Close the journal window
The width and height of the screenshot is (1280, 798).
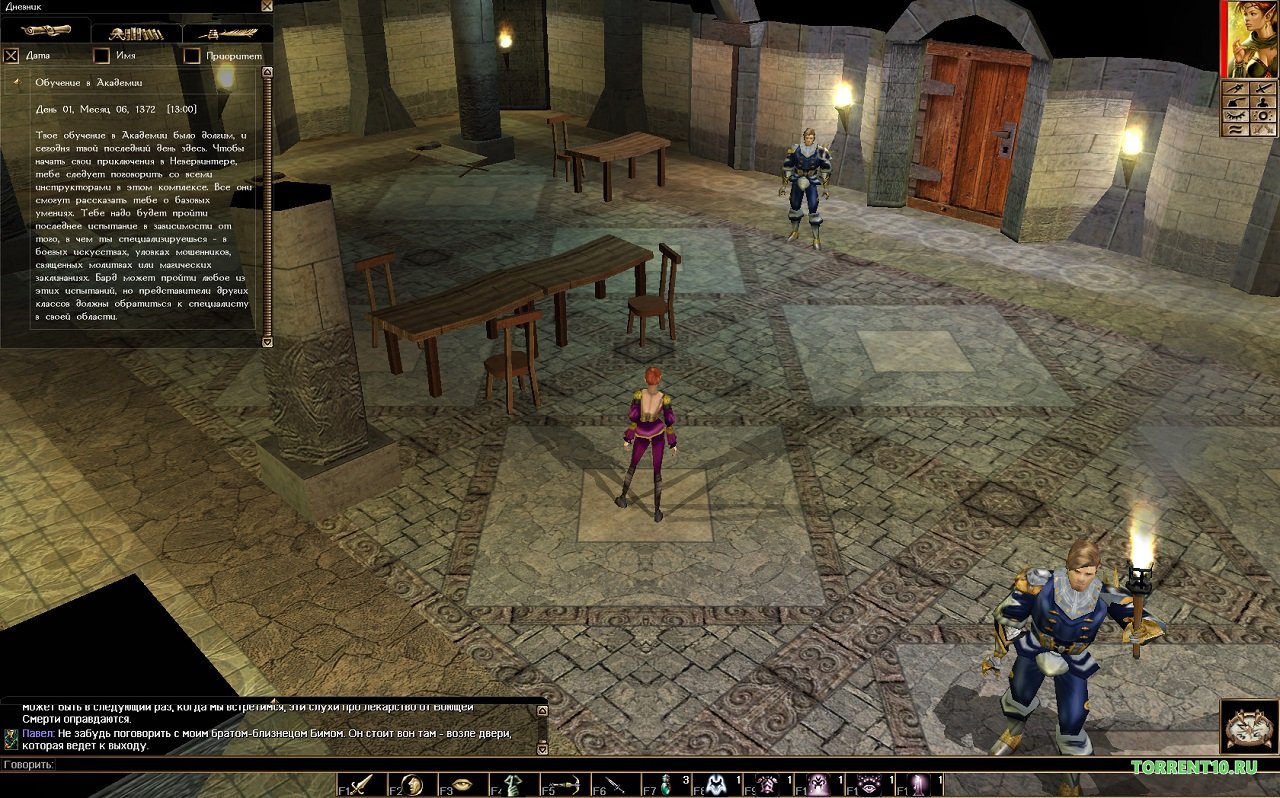point(266,6)
